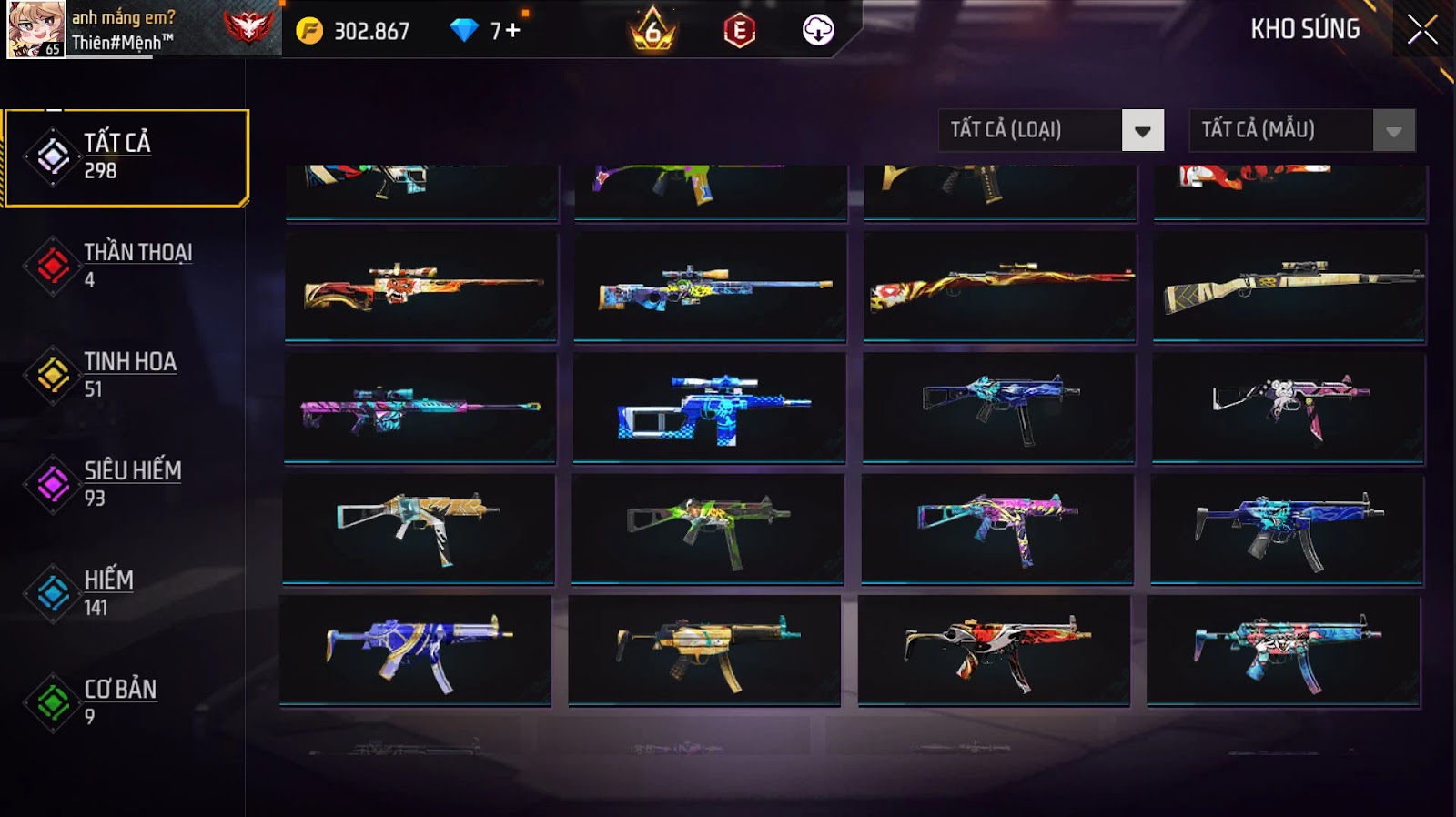This screenshot has width=1456, height=817.
Task: Choose the Cơ Bản category
Action: (127, 701)
